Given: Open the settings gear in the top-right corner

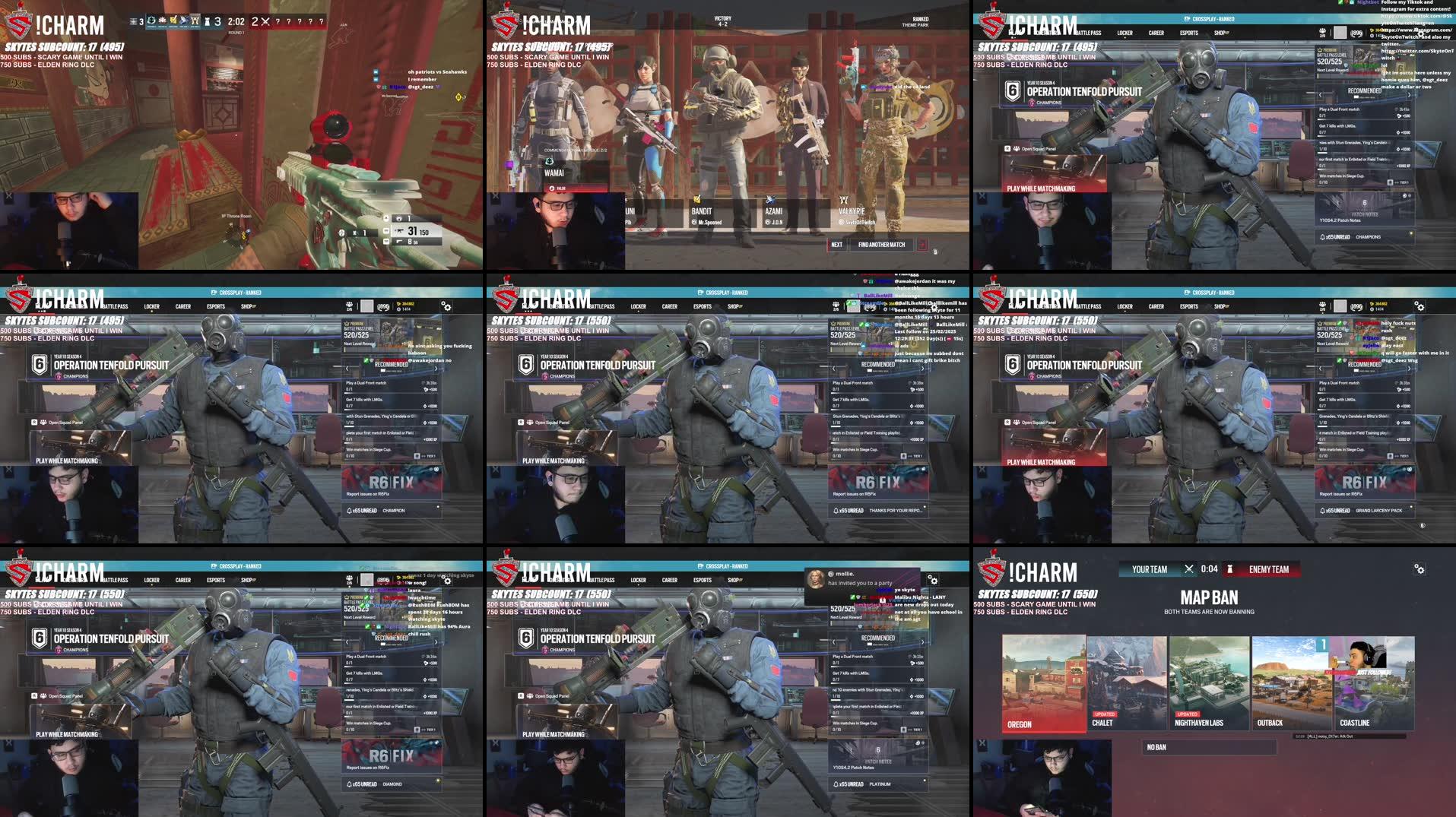Looking at the screenshot, I should point(446,306).
